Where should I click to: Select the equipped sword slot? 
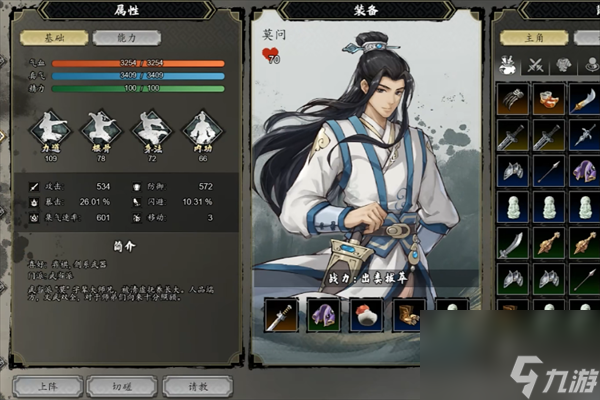pyautogui.click(x=279, y=316)
